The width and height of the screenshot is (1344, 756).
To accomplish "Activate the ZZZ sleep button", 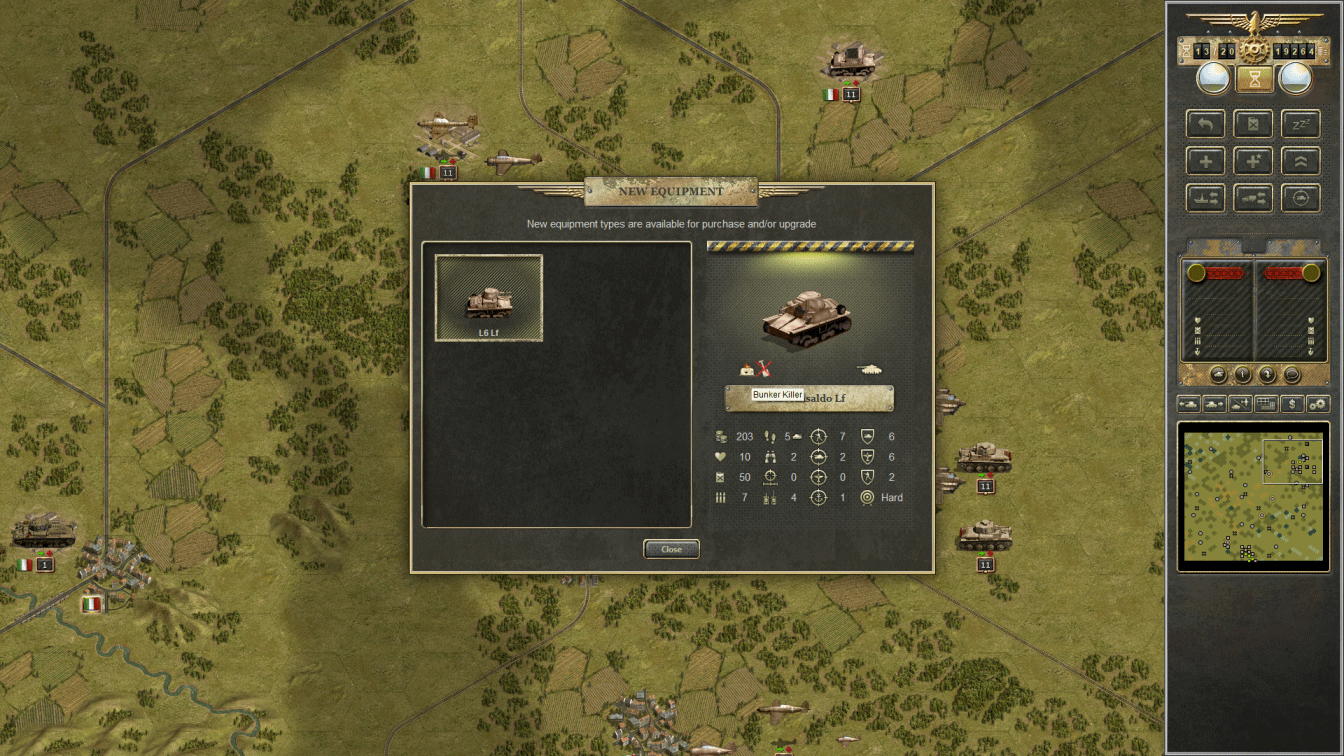I will point(1300,124).
